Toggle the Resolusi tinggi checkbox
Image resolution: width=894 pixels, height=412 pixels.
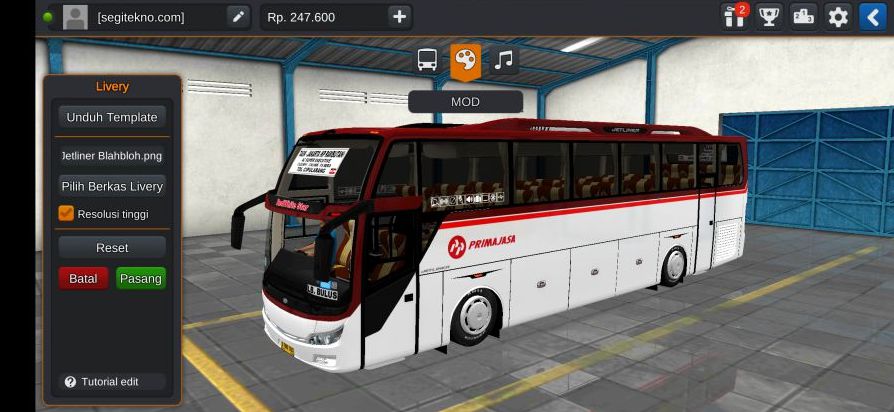(x=66, y=213)
